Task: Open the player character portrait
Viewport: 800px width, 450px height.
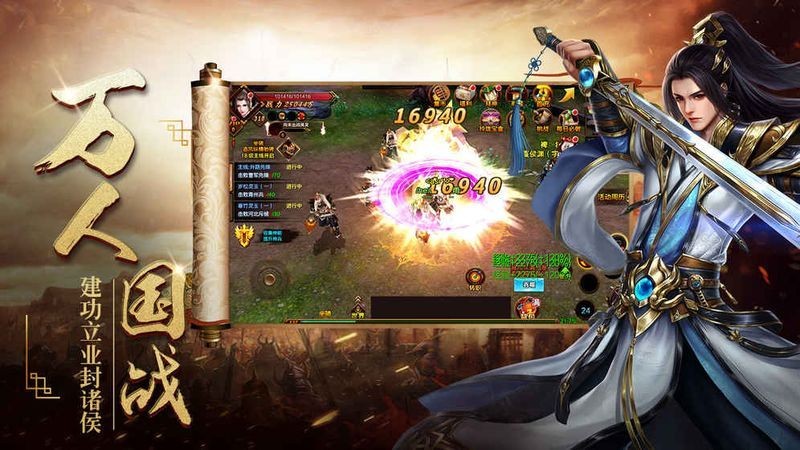Action: click(x=241, y=103)
